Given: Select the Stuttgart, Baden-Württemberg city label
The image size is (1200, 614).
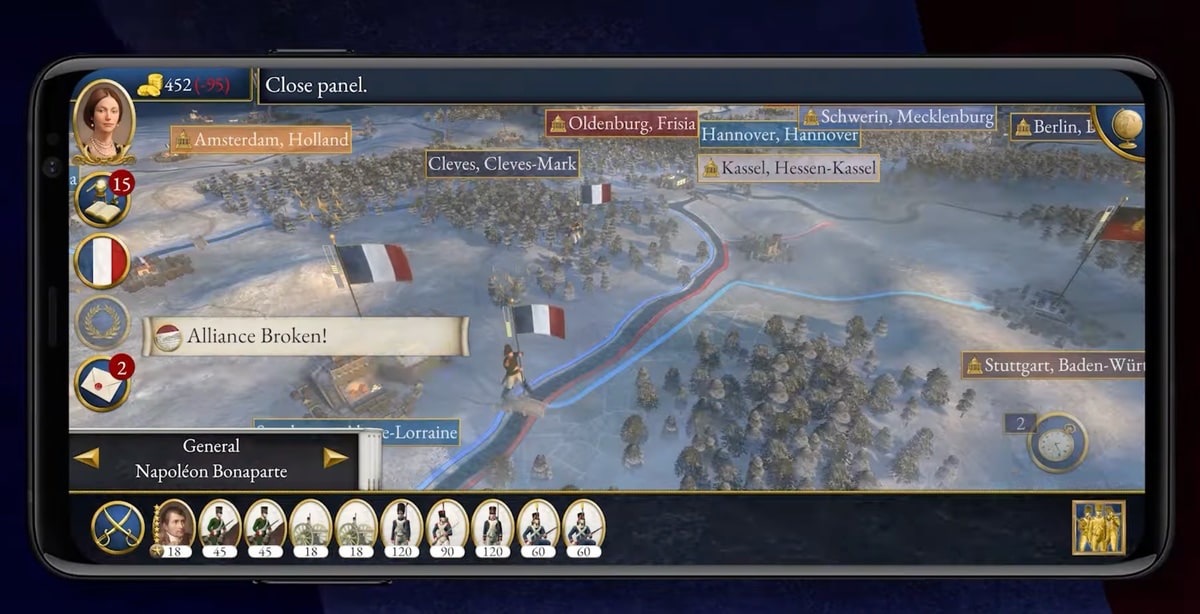Looking at the screenshot, I should tap(1053, 365).
